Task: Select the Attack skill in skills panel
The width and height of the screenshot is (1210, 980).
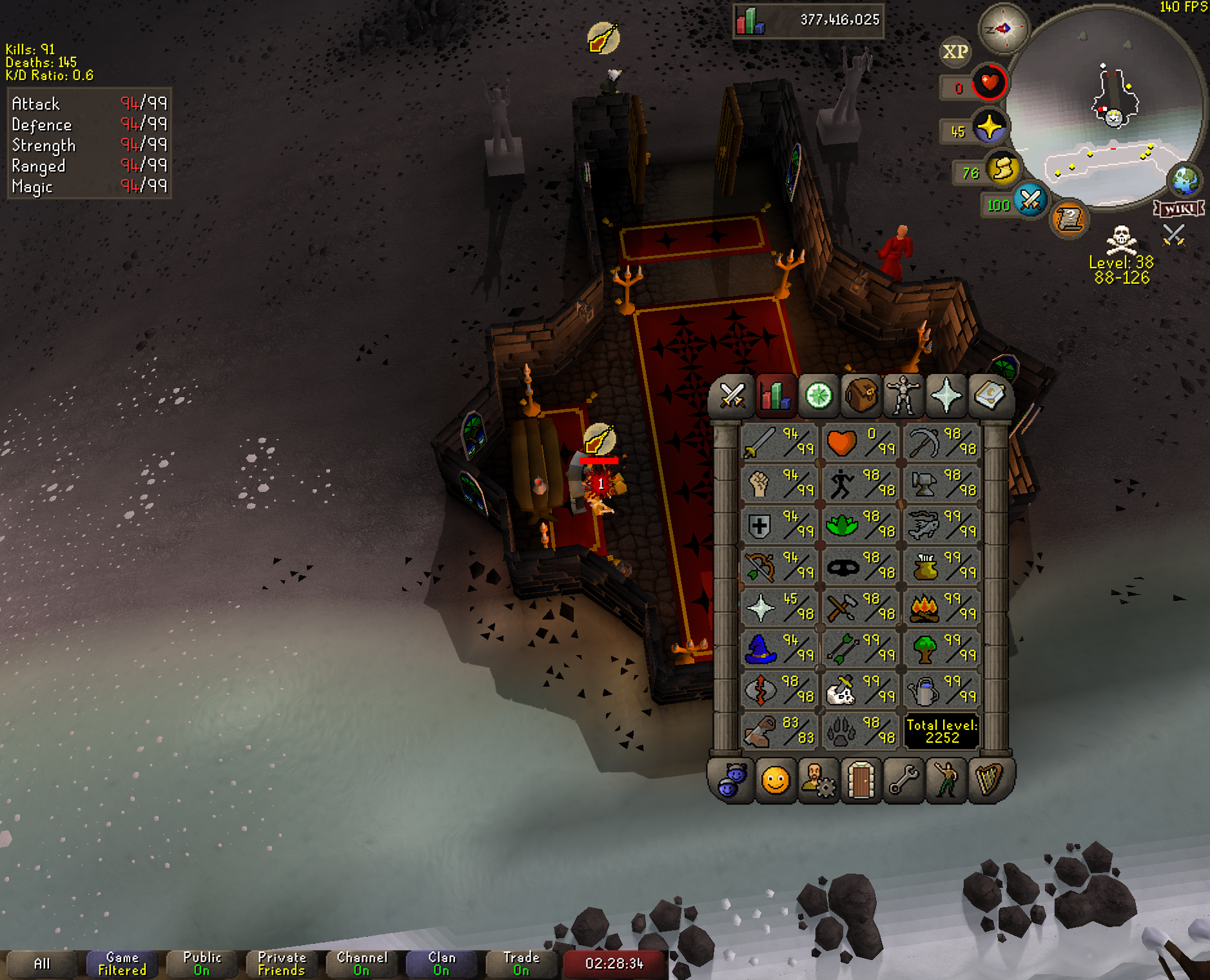Action: tap(779, 442)
